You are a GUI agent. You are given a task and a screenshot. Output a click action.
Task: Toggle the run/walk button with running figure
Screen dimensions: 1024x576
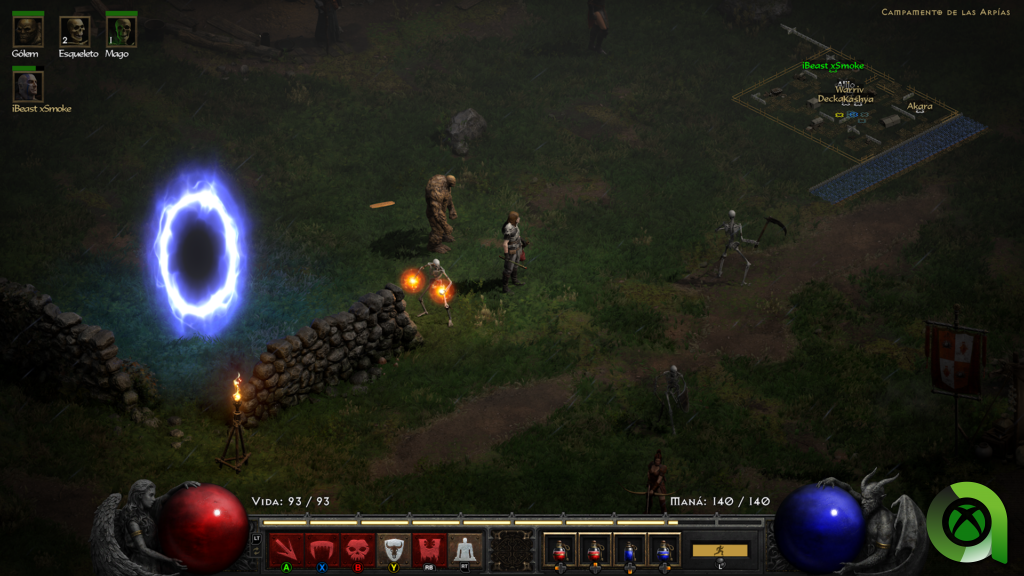coord(719,550)
